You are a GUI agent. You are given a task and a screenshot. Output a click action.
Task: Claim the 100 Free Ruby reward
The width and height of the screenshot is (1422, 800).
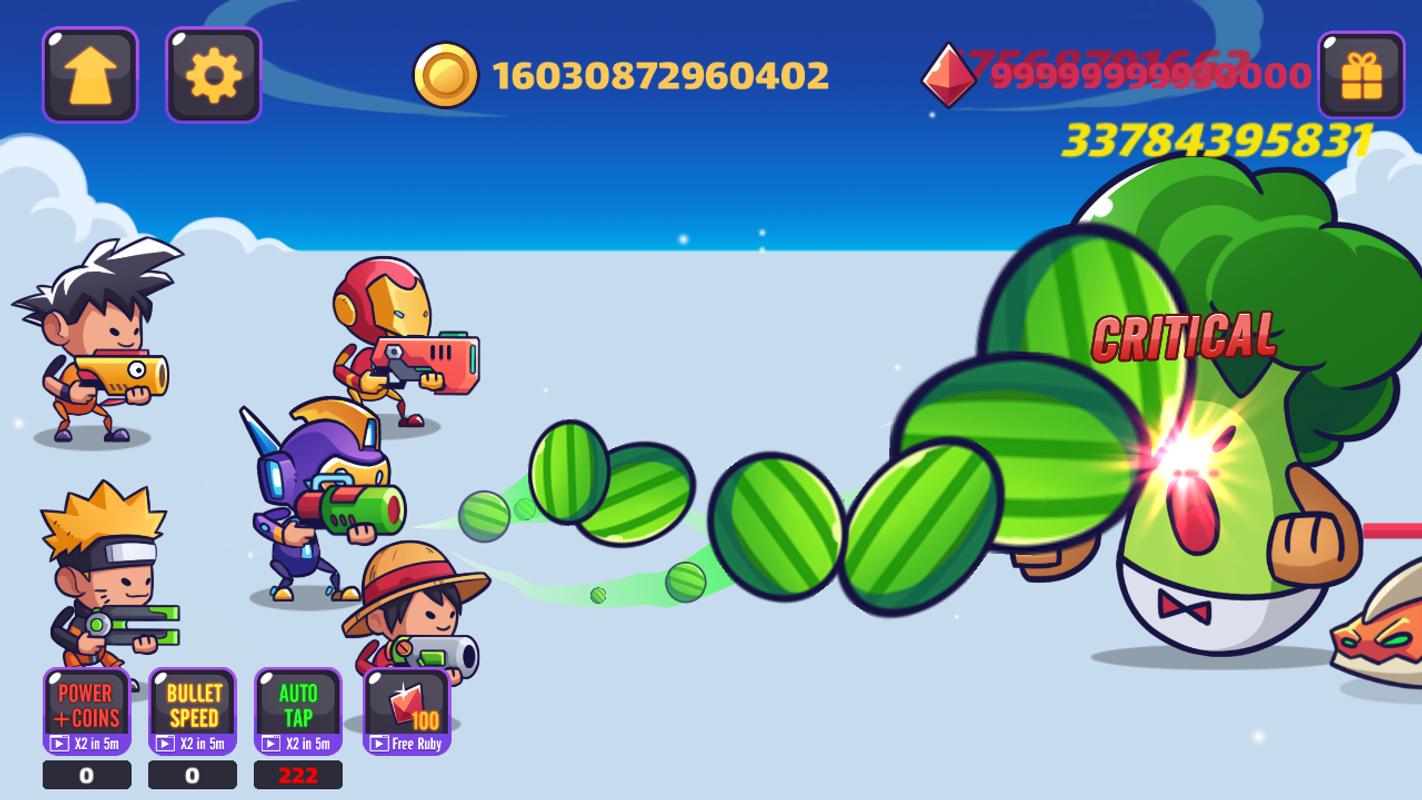click(407, 710)
